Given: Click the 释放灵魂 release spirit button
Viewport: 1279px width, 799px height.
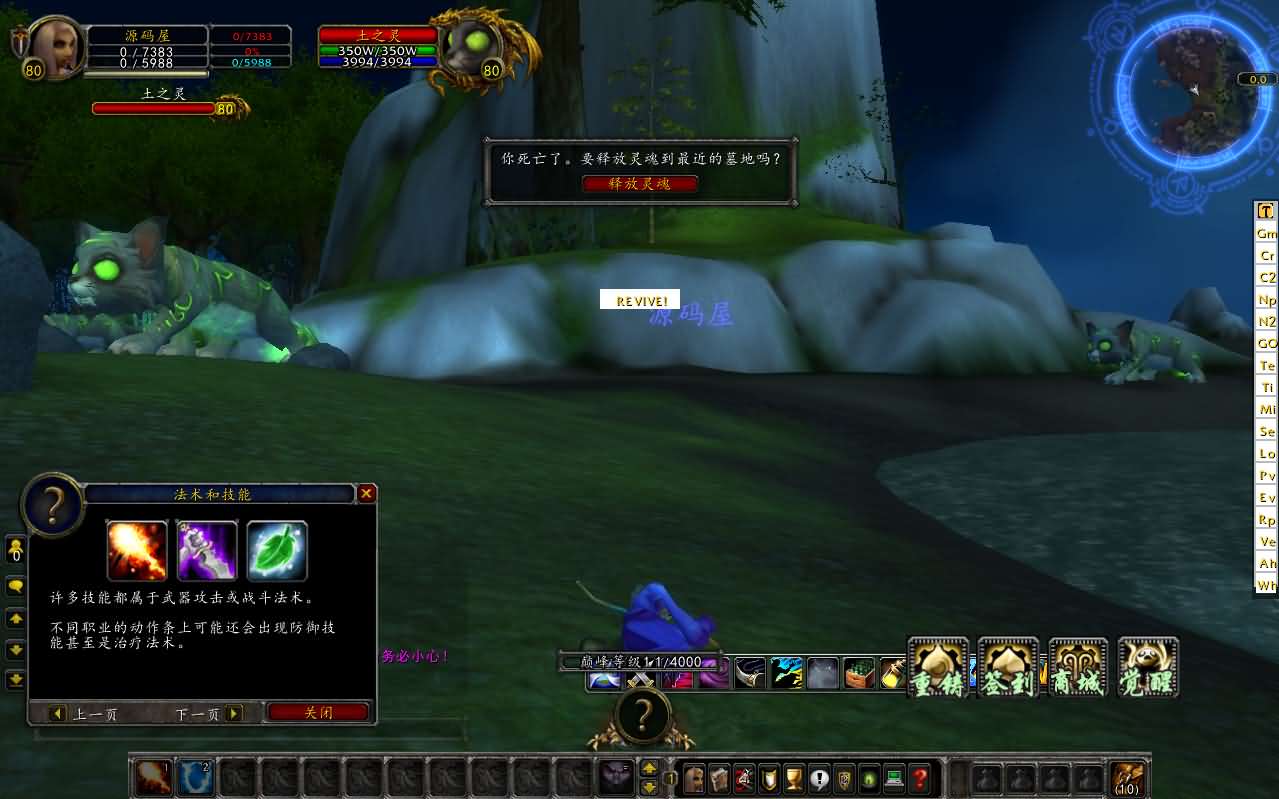Looking at the screenshot, I should click(640, 184).
